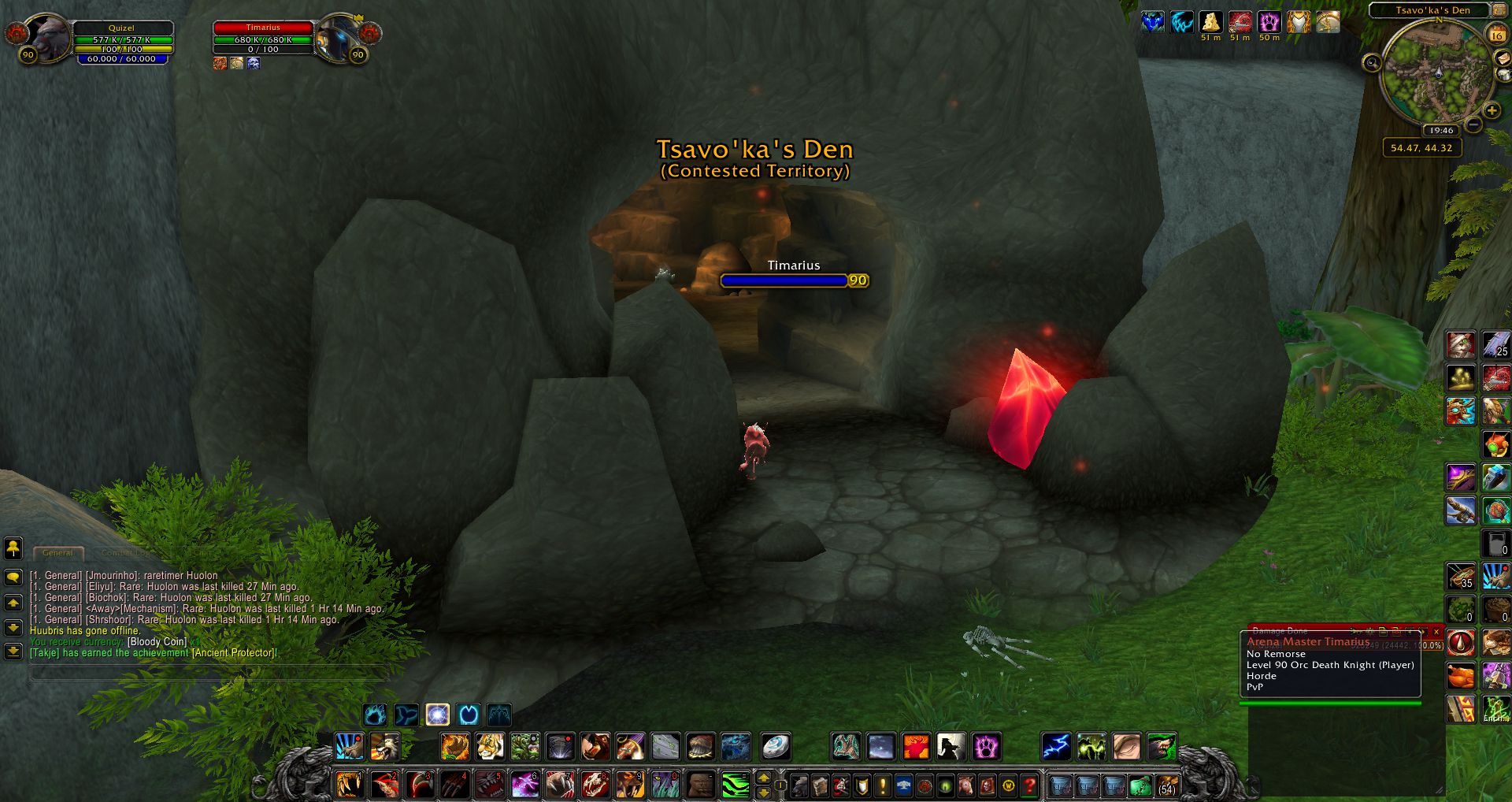
Task: Select the glowing white orb stance button
Action: tap(438, 715)
